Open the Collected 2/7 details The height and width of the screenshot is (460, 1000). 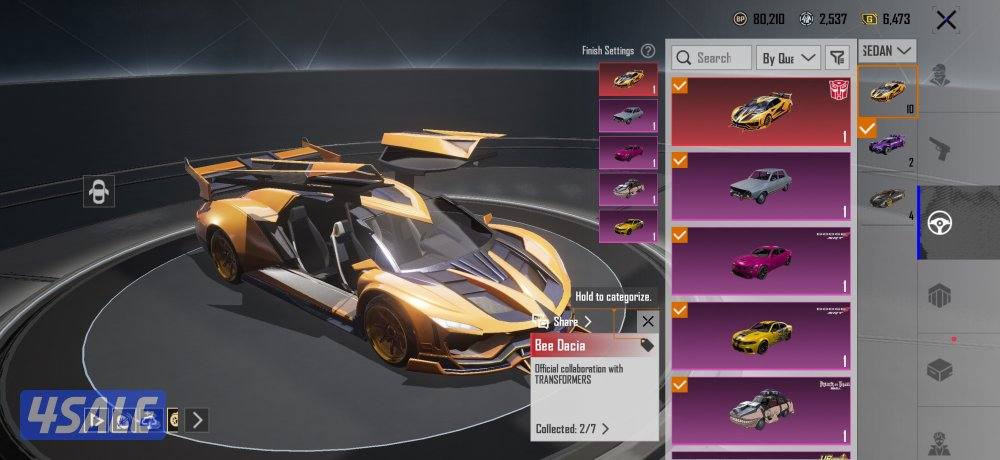click(x=573, y=429)
